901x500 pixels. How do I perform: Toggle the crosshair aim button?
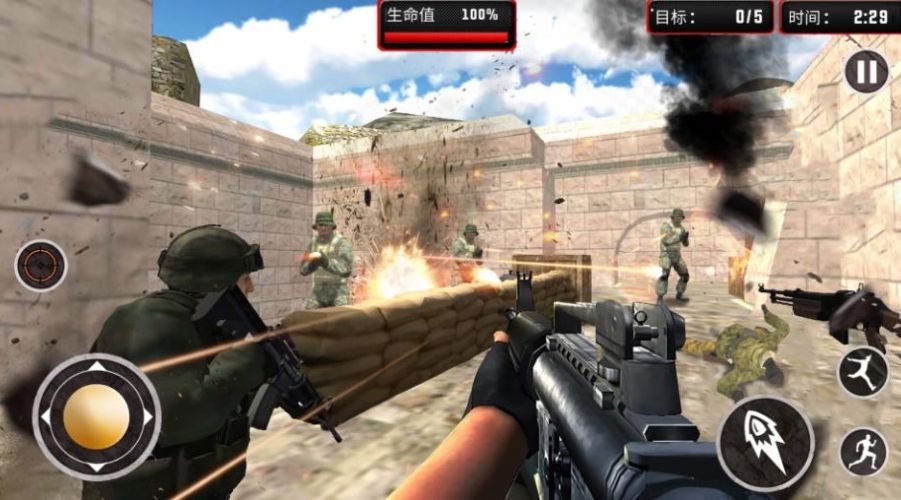tap(41, 266)
